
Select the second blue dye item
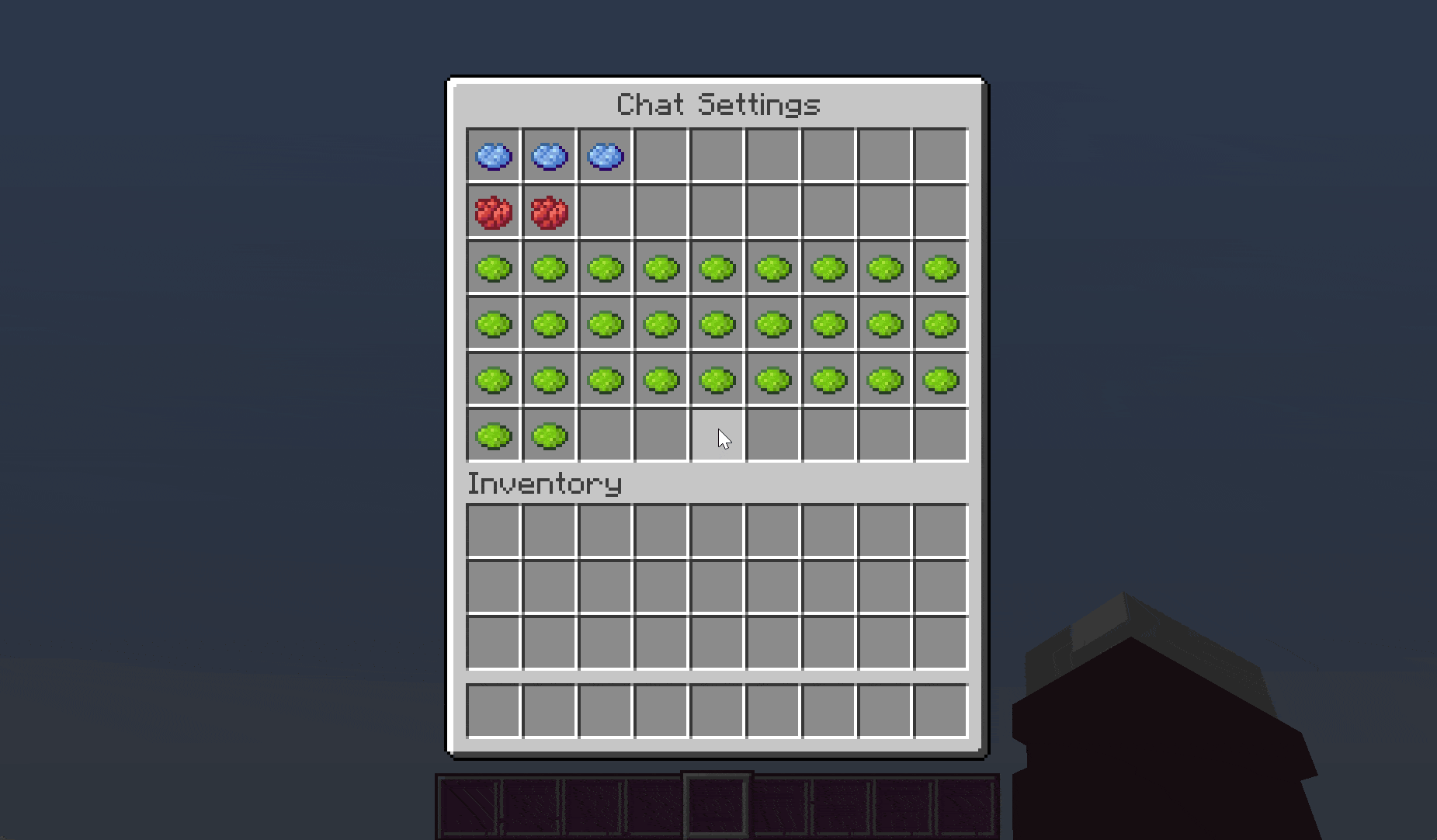tap(548, 156)
